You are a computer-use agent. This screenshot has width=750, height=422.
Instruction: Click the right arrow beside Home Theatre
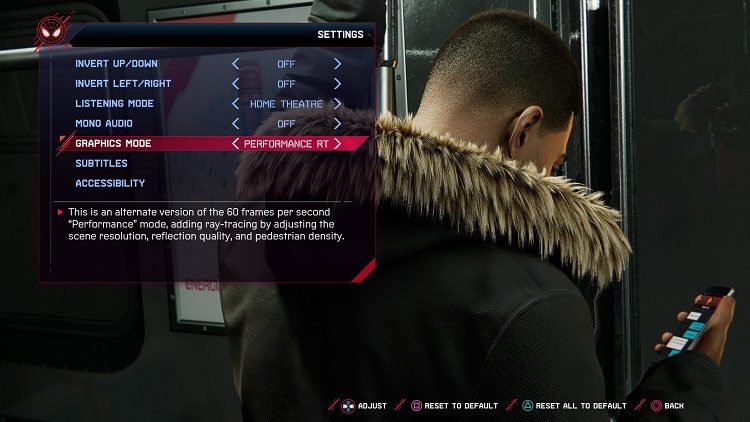337,103
